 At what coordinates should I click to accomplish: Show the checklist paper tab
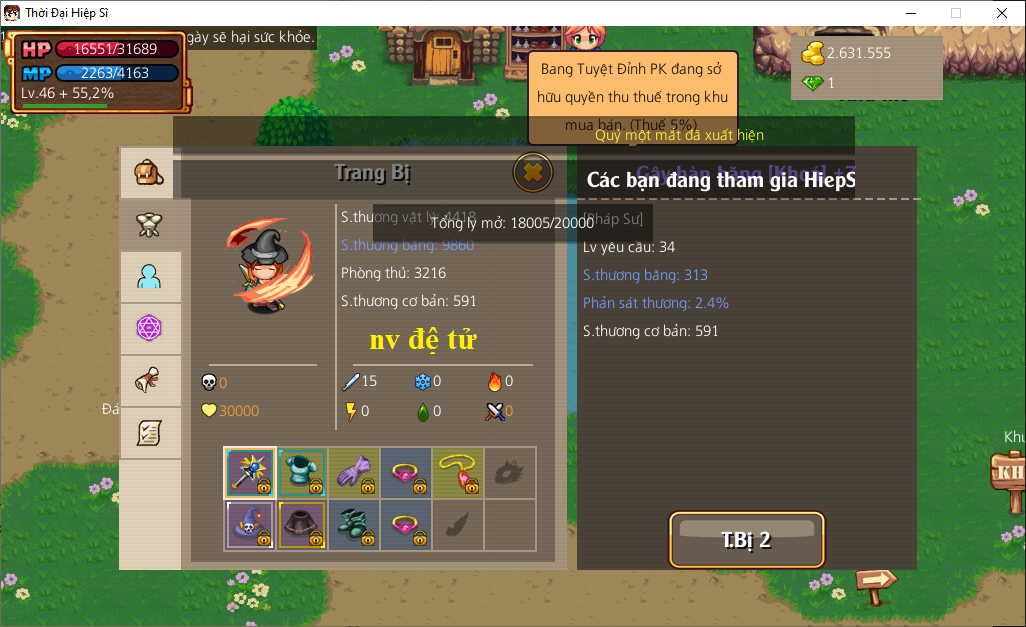[149, 433]
